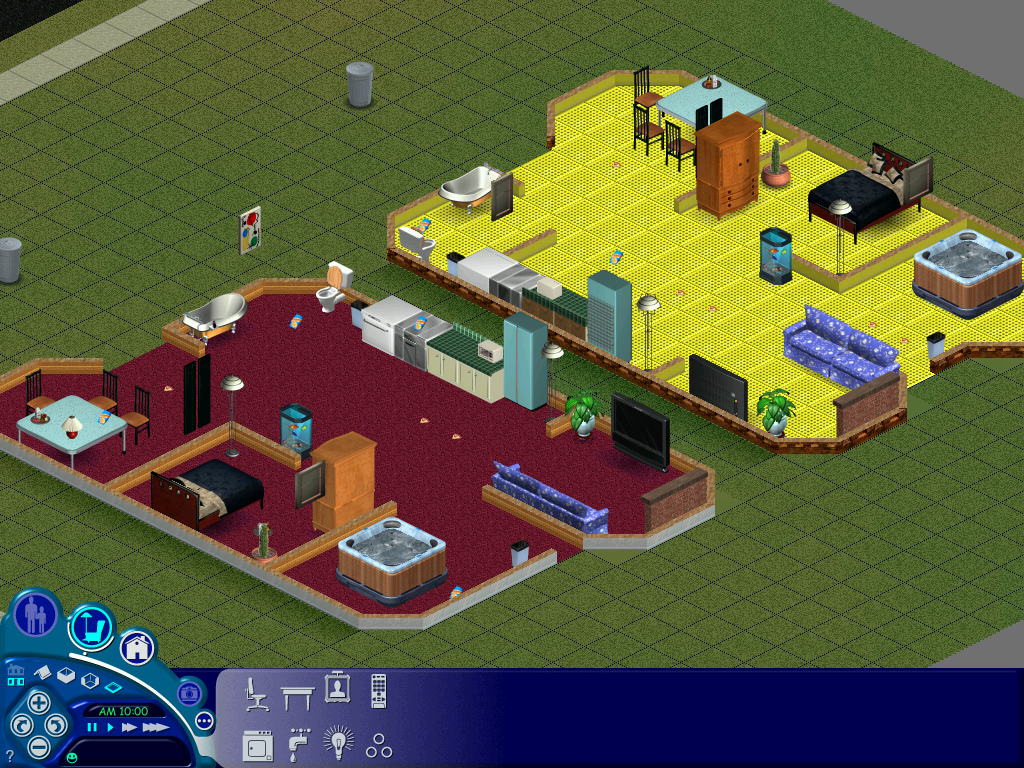The image size is (1024, 768).
Task: Pause the game
Action: pyautogui.click(x=92, y=728)
